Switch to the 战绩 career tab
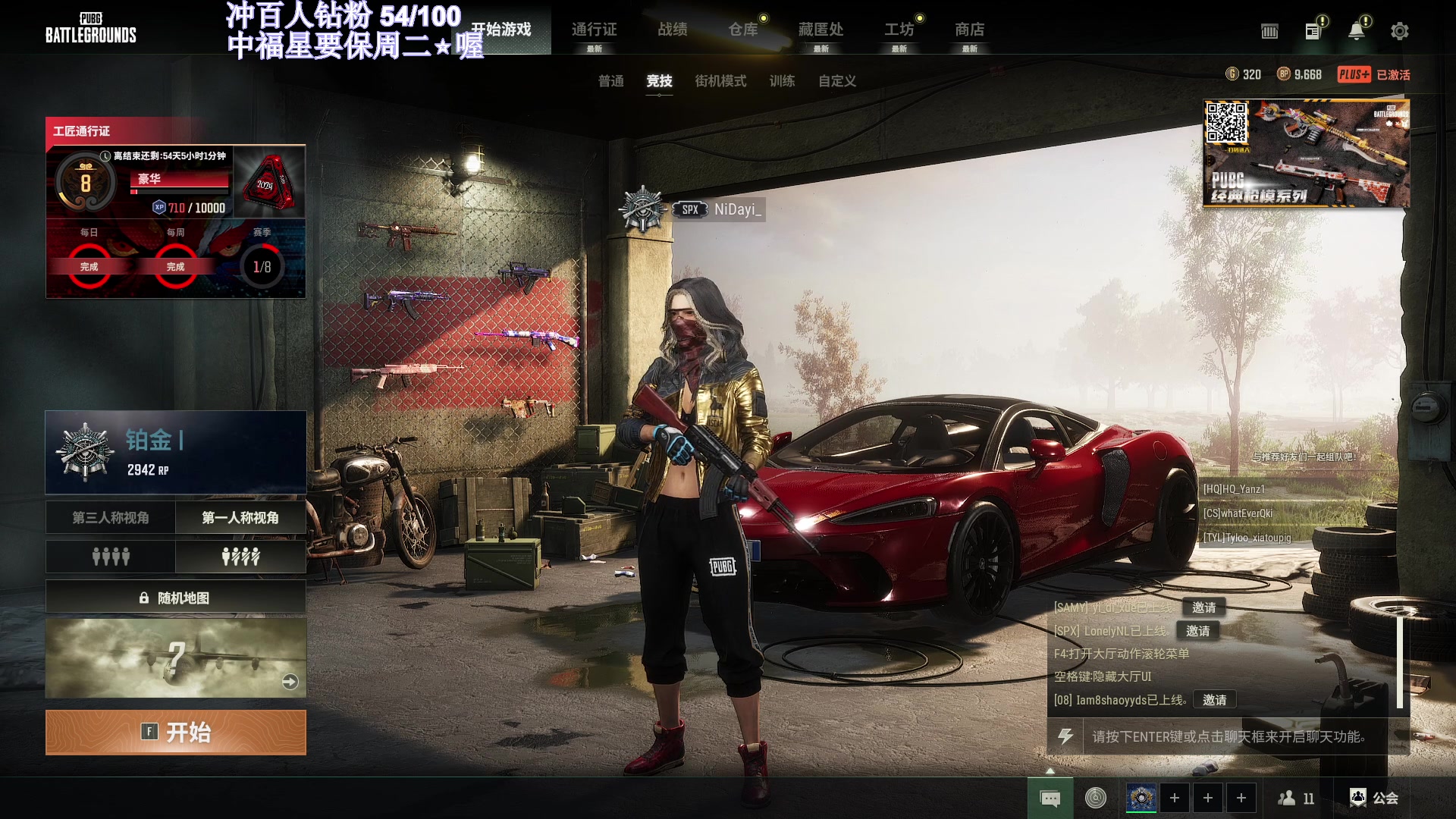This screenshot has height=819, width=1456. click(673, 30)
